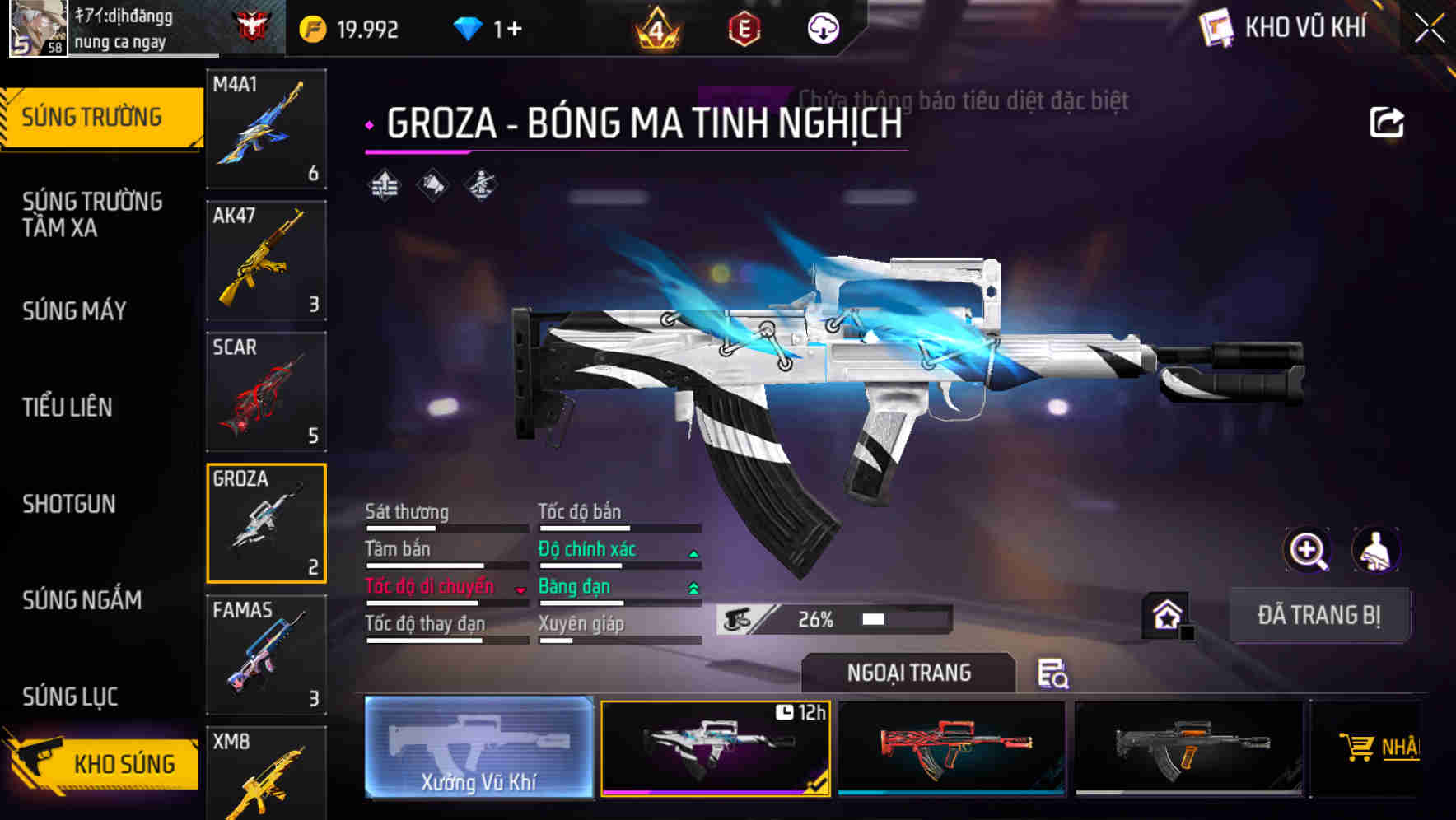The image size is (1456, 820).
Task: Open the cloud download icon in the top bar
Action: click(x=821, y=28)
